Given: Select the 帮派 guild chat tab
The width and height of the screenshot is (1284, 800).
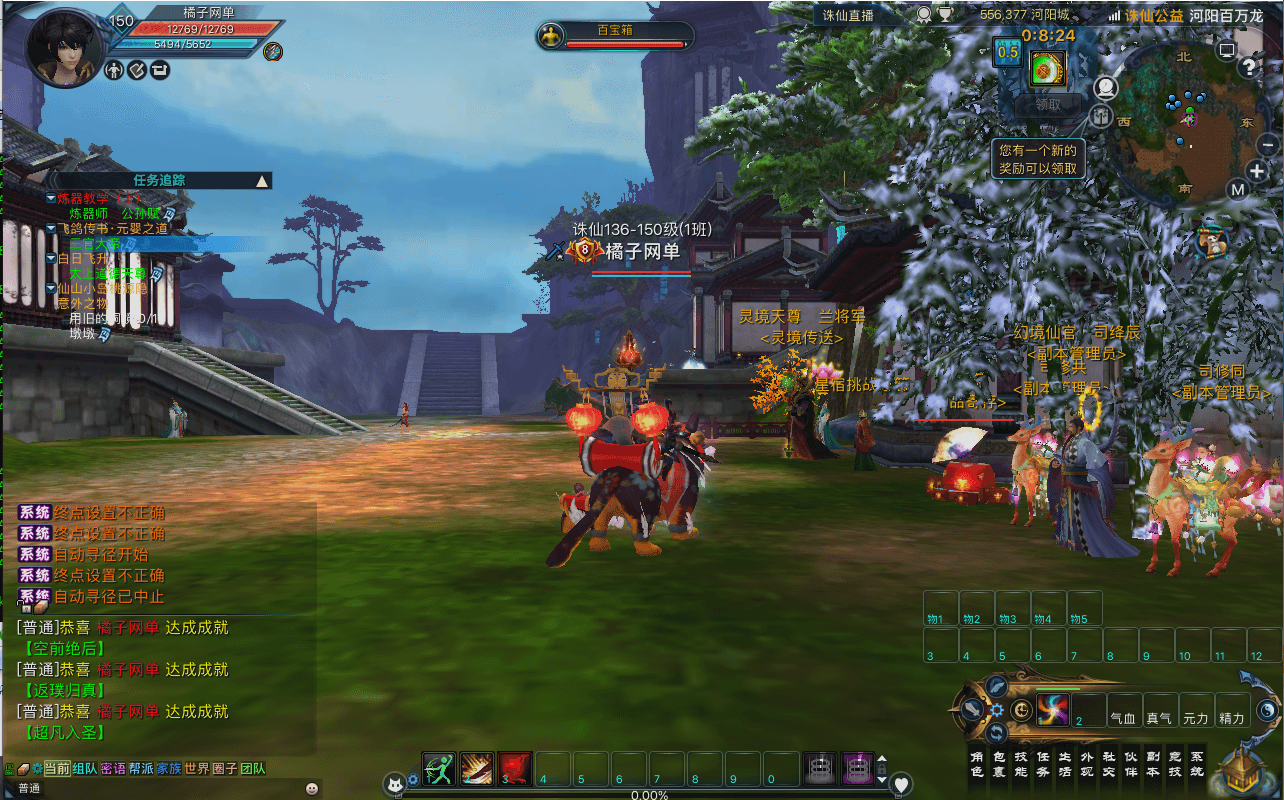Looking at the screenshot, I should (141, 768).
